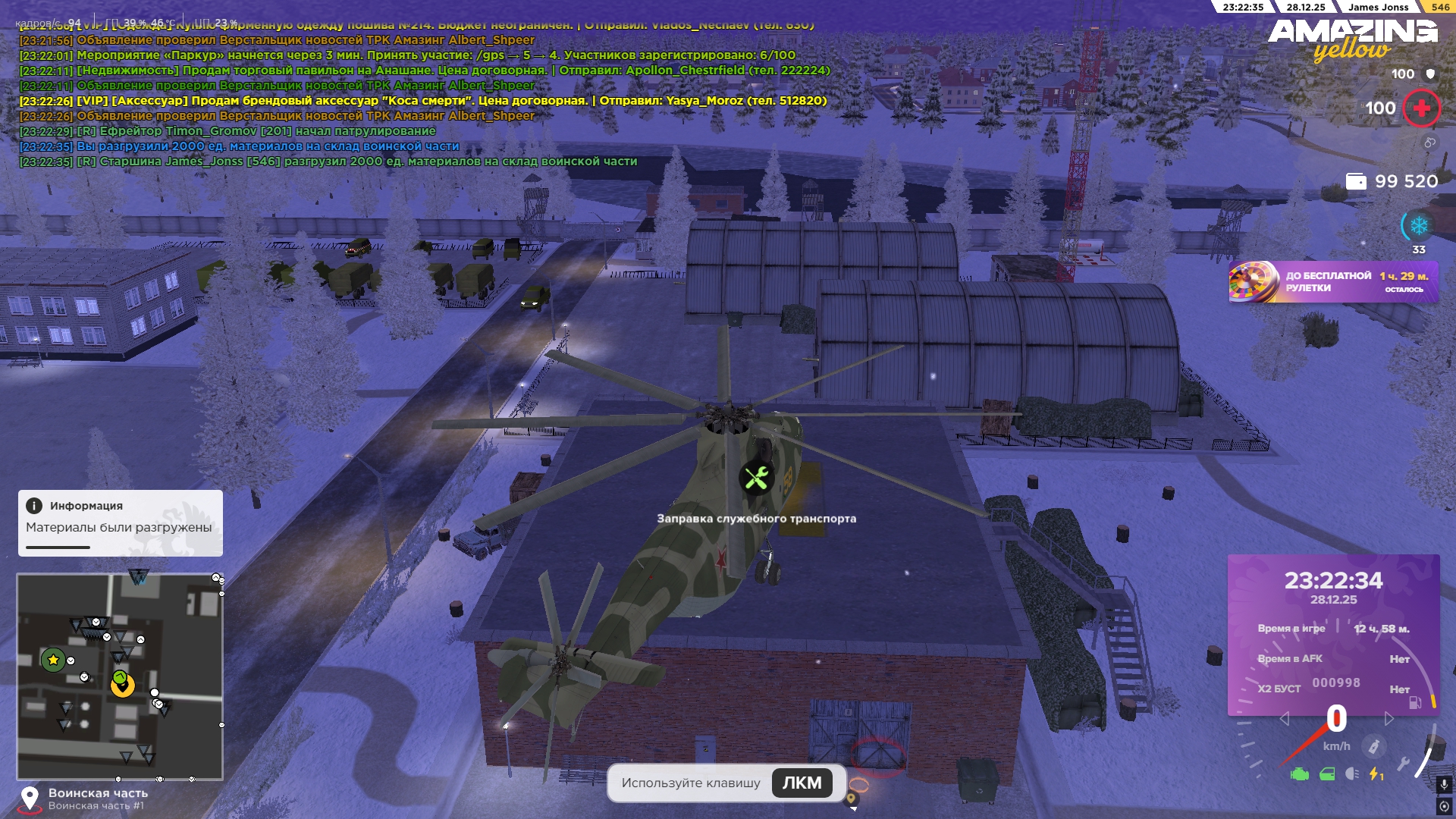Click the minimap
Image resolution: width=1456 pixels, height=819 pixels.
120,676
